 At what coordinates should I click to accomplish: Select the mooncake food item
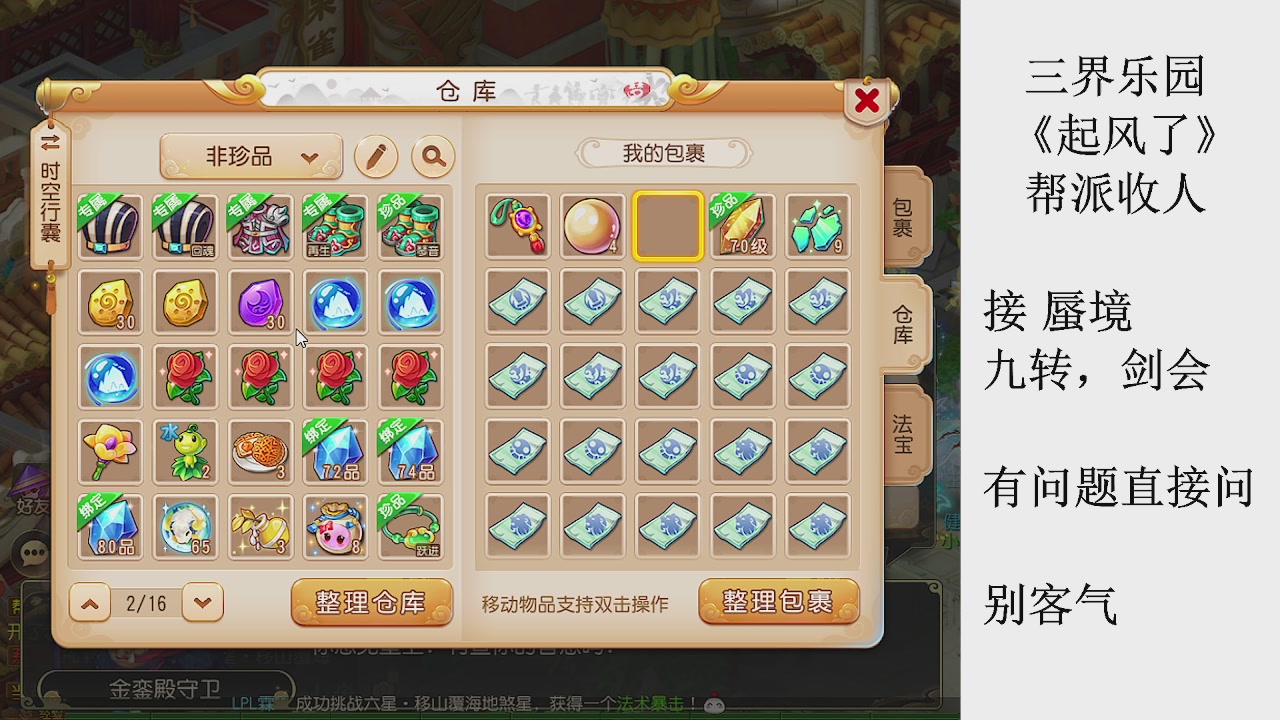[260, 452]
